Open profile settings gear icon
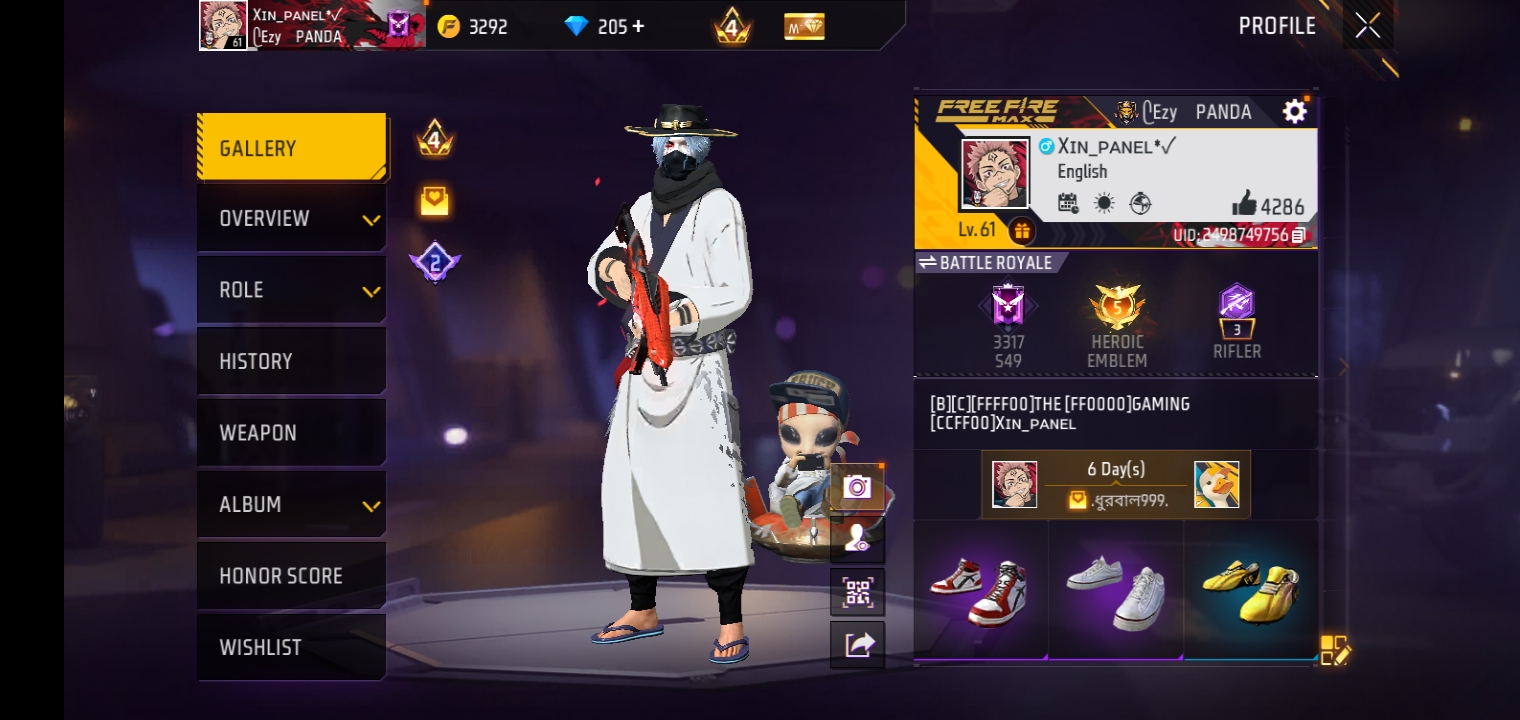This screenshot has width=1520, height=720. pyautogui.click(x=1294, y=111)
